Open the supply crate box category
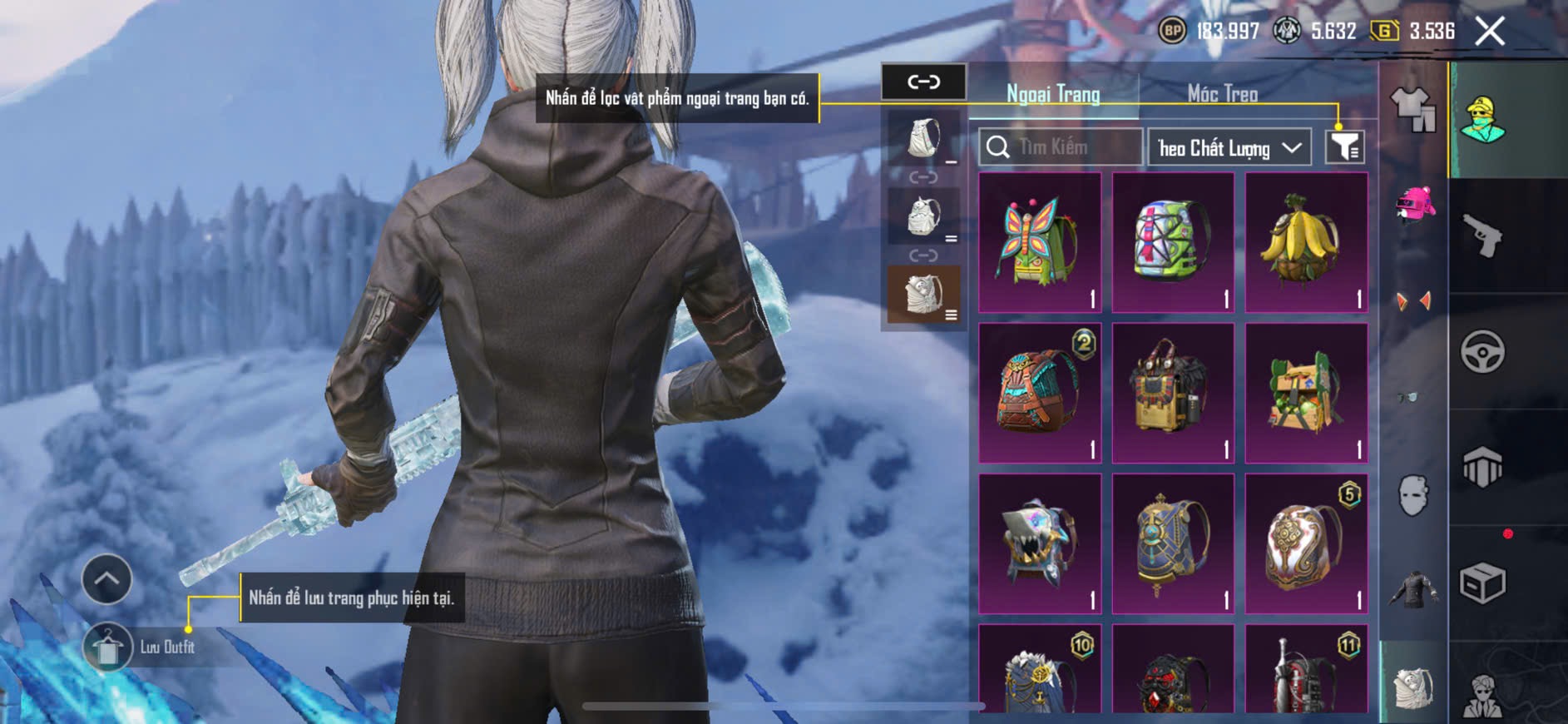Viewport: 1568px width, 724px height. click(x=1483, y=583)
